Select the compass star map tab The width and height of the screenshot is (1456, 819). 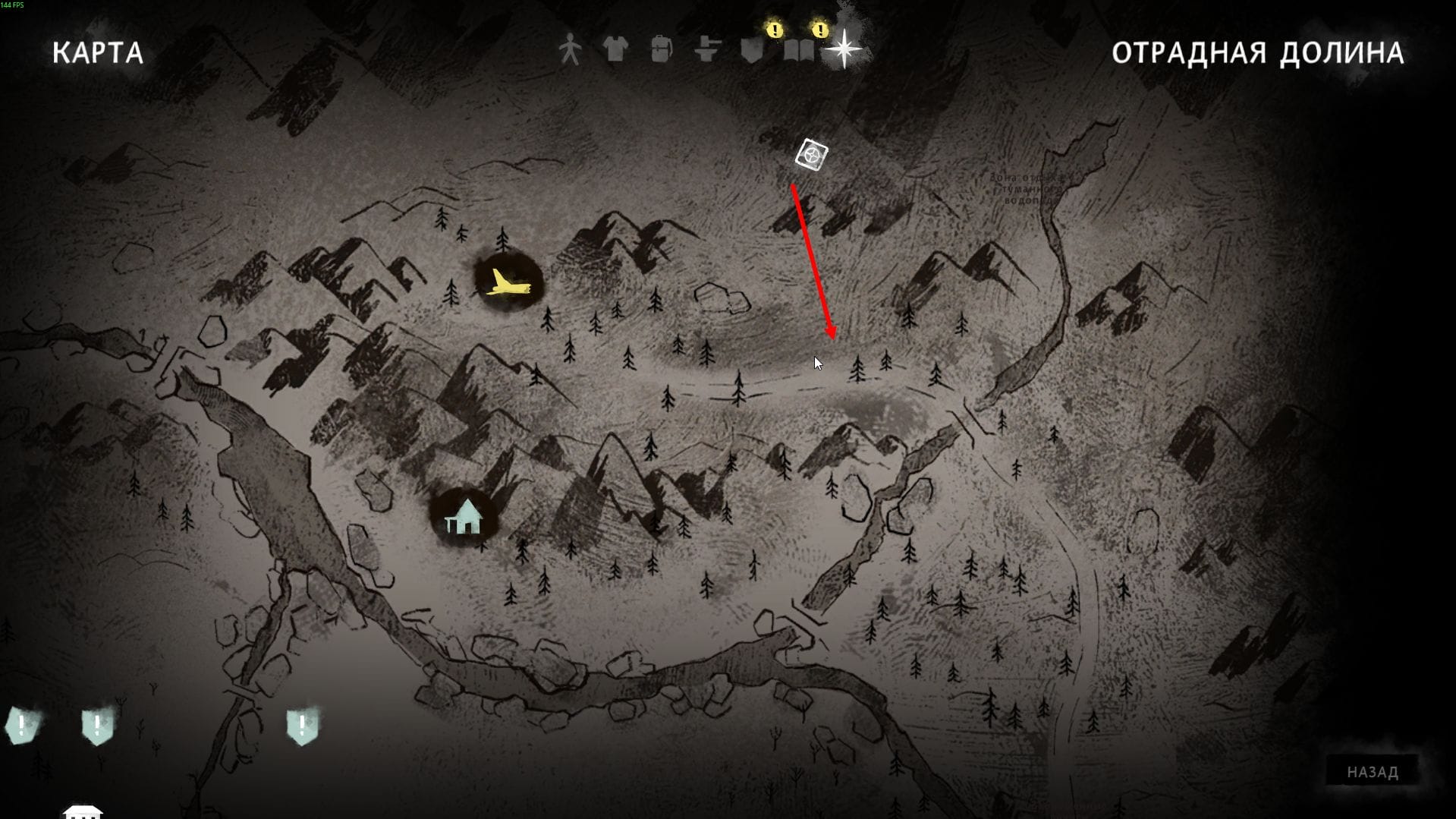point(844,49)
